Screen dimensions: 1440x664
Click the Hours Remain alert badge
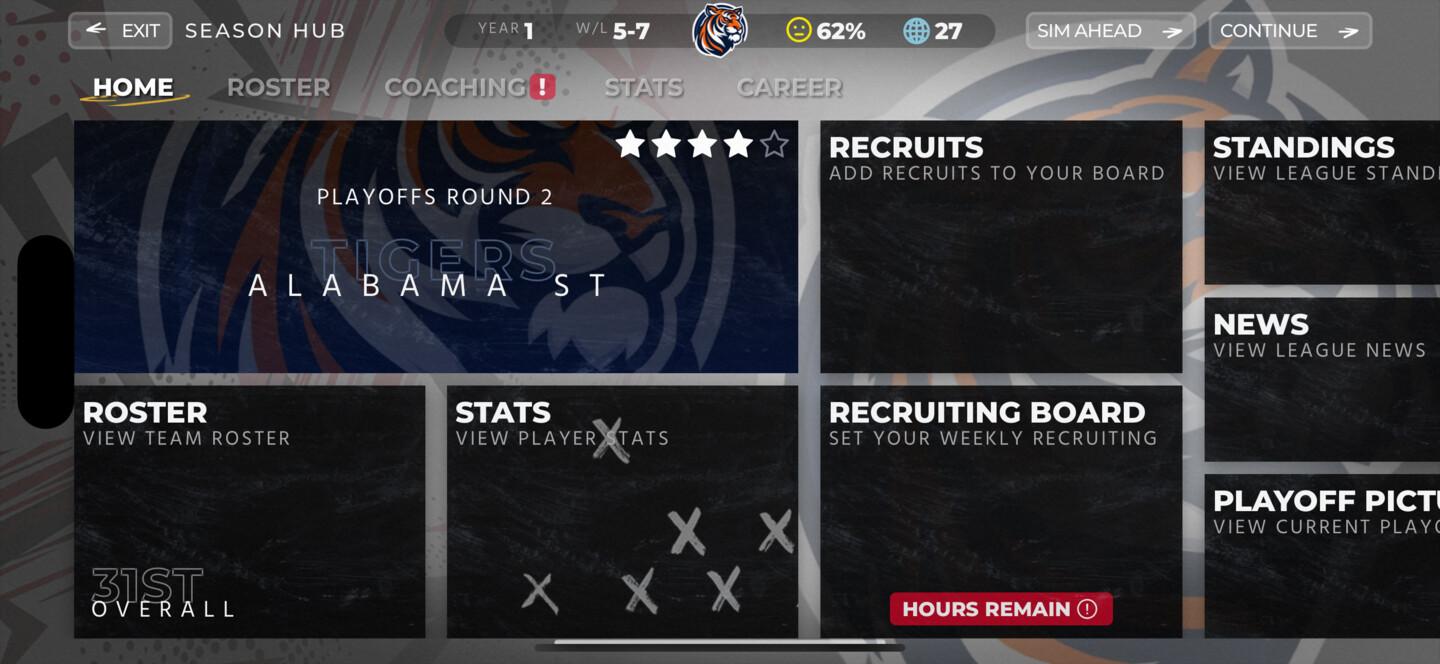(x=1001, y=609)
